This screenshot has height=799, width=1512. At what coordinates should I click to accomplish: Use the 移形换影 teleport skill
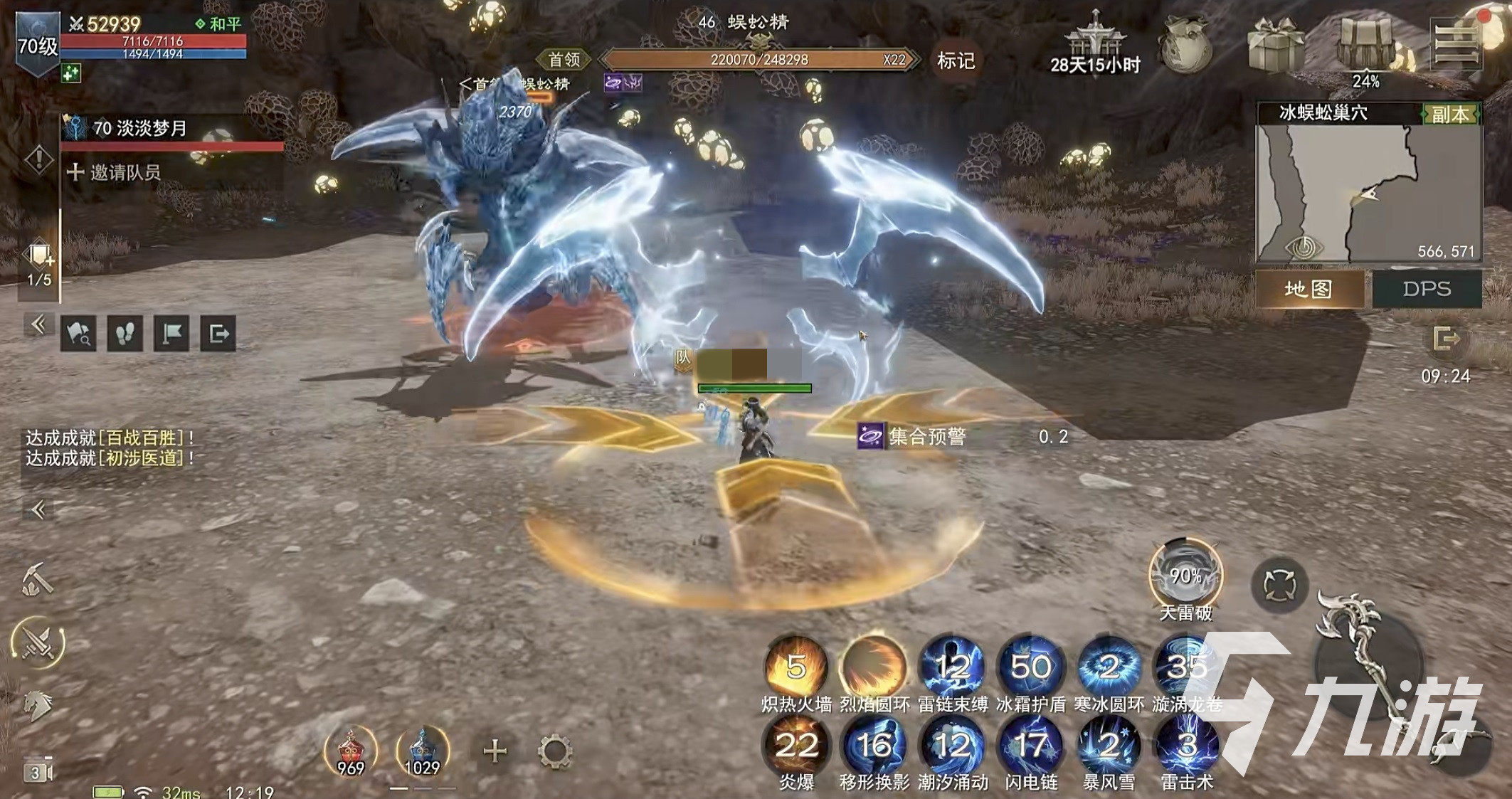874,746
